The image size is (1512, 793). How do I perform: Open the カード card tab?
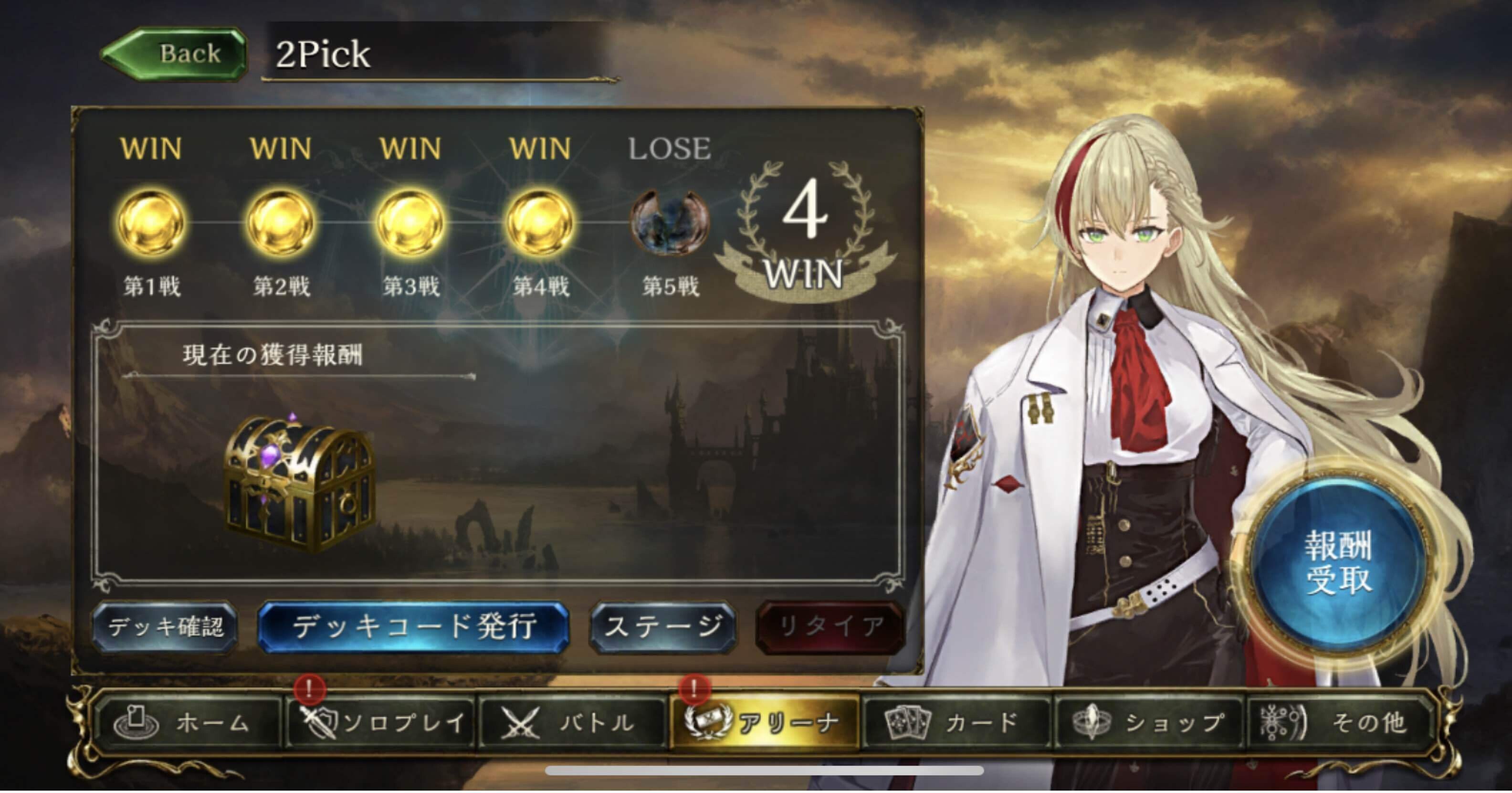click(x=957, y=722)
